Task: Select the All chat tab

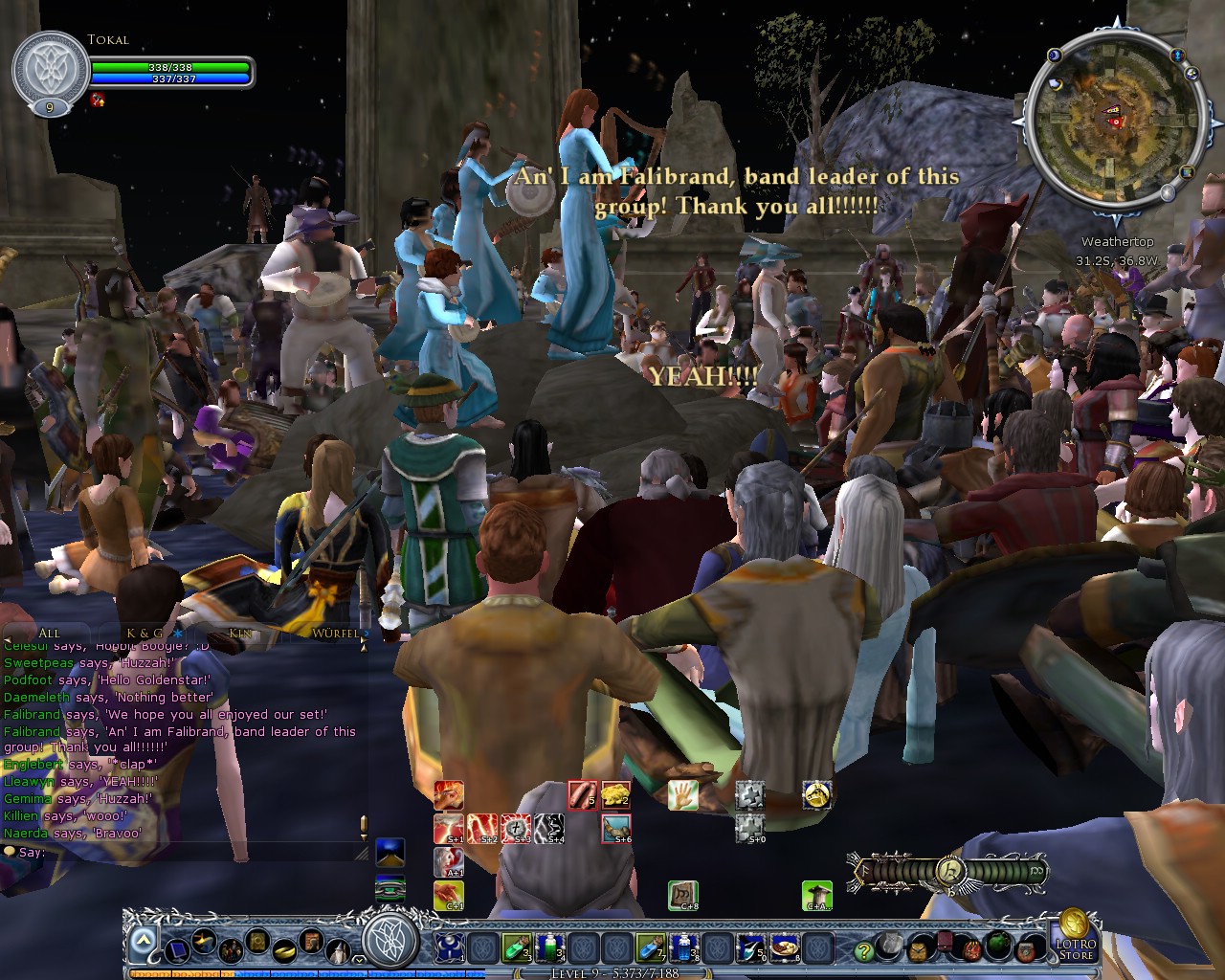Action: pyautogui.click(x=50, y=633)
